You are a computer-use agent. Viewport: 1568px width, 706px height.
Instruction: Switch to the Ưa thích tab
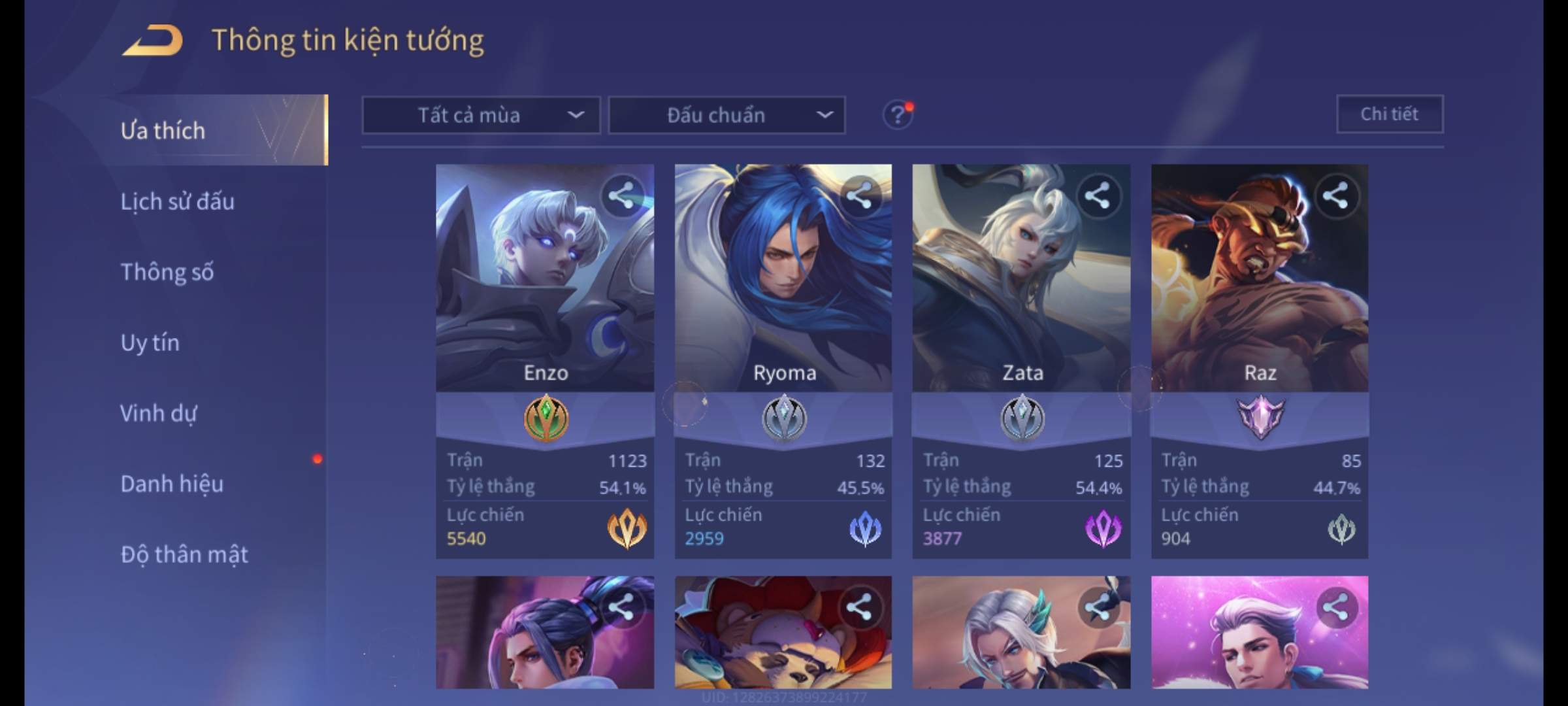point(163,131)
